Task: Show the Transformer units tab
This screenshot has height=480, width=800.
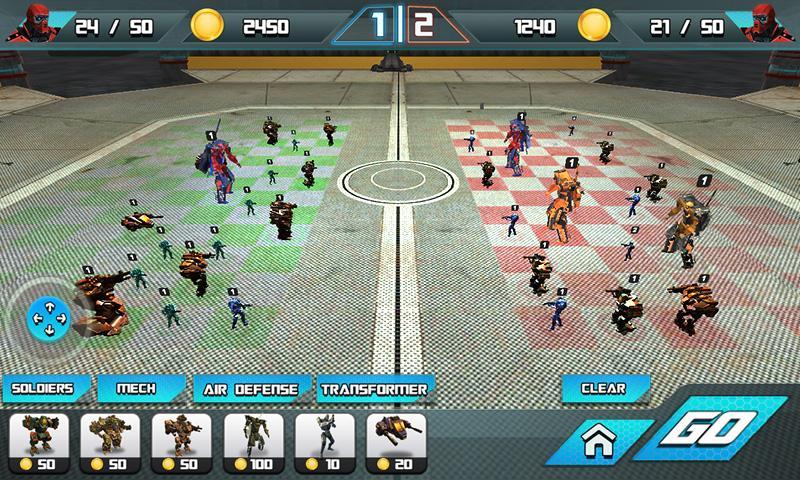Action: pos(375,388)
